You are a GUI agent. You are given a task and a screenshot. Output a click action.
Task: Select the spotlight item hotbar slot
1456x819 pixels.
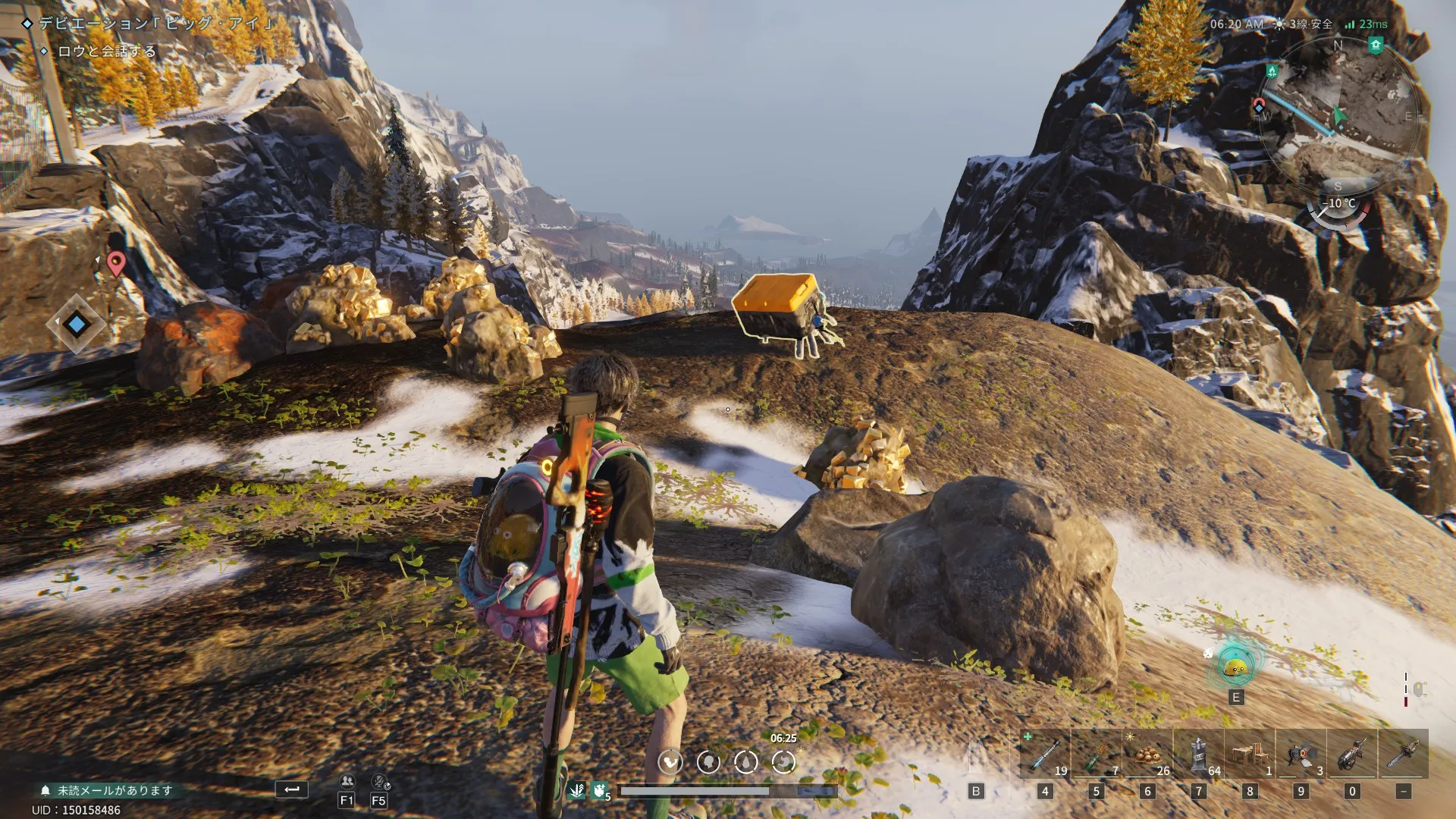[x=1301, y=754]
